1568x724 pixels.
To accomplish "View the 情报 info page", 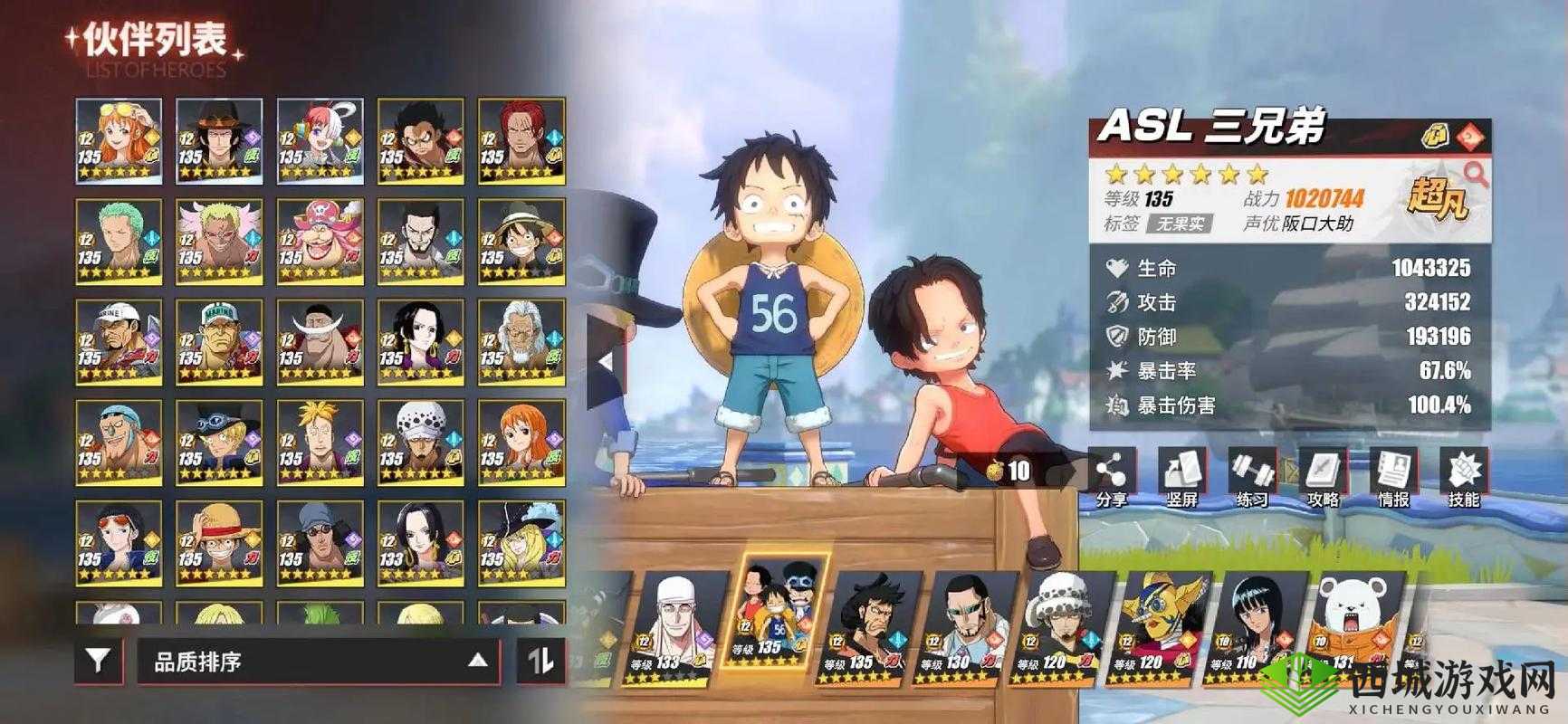I will (x=1392, y=476).
